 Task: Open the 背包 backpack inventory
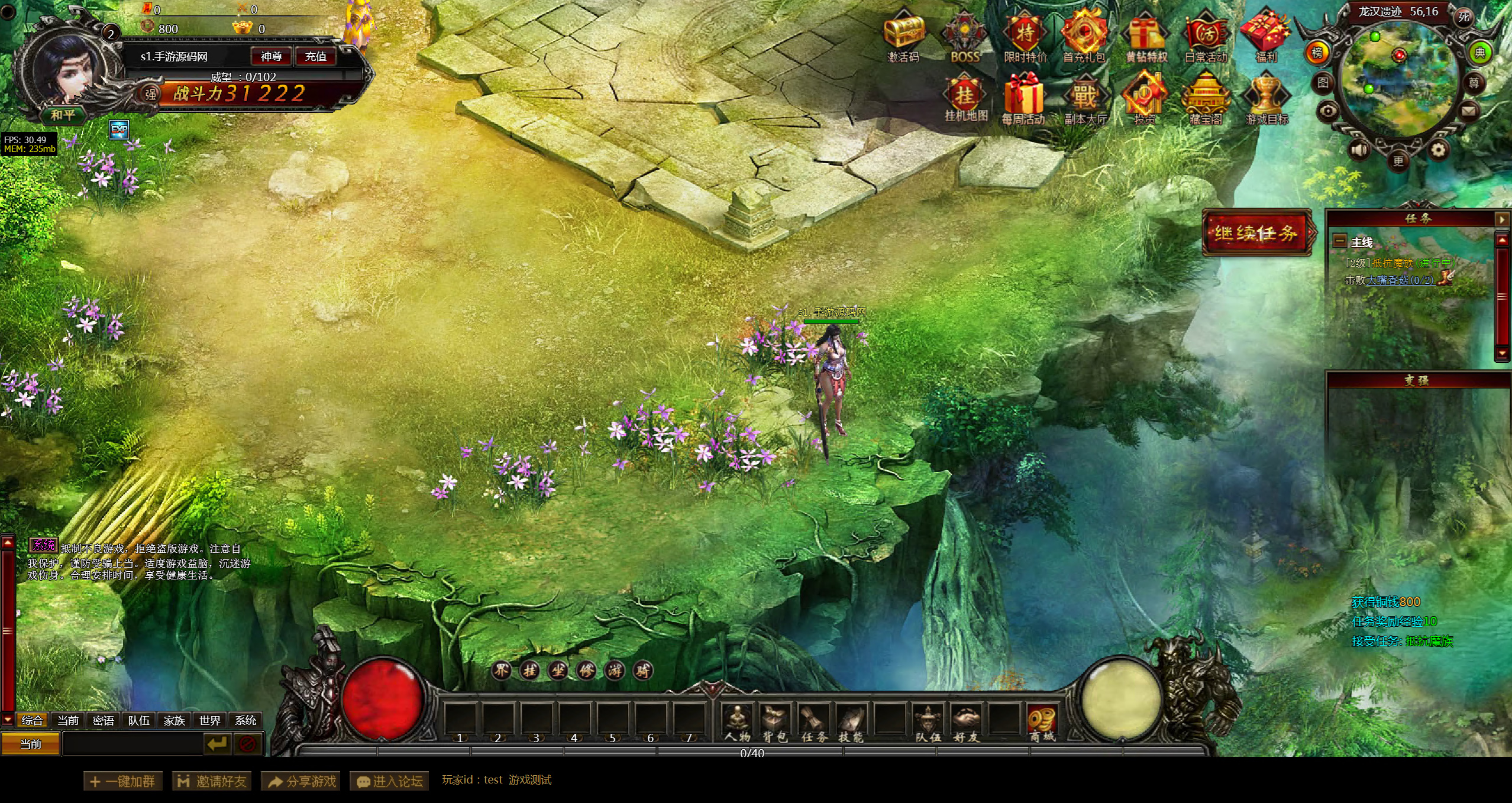776,723
